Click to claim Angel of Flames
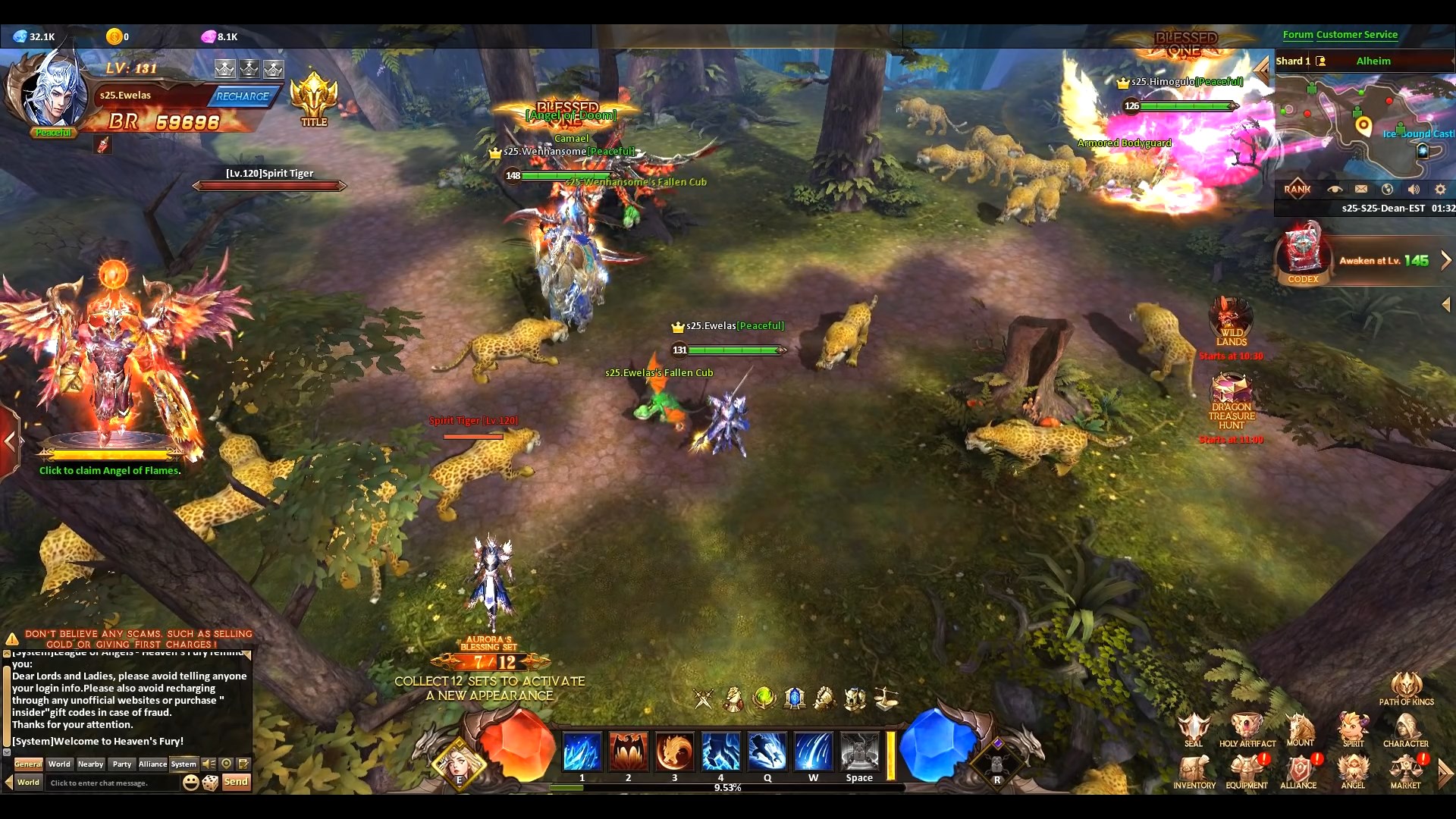1456x819 pixels. pos(110,471)
